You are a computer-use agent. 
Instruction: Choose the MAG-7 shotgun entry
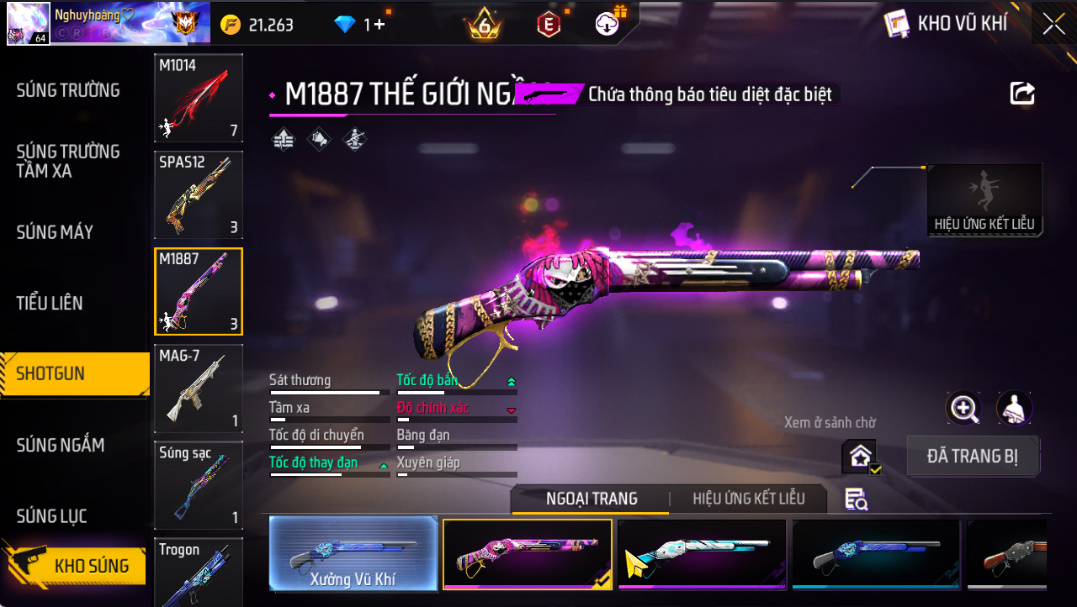[x=198, y=388]
